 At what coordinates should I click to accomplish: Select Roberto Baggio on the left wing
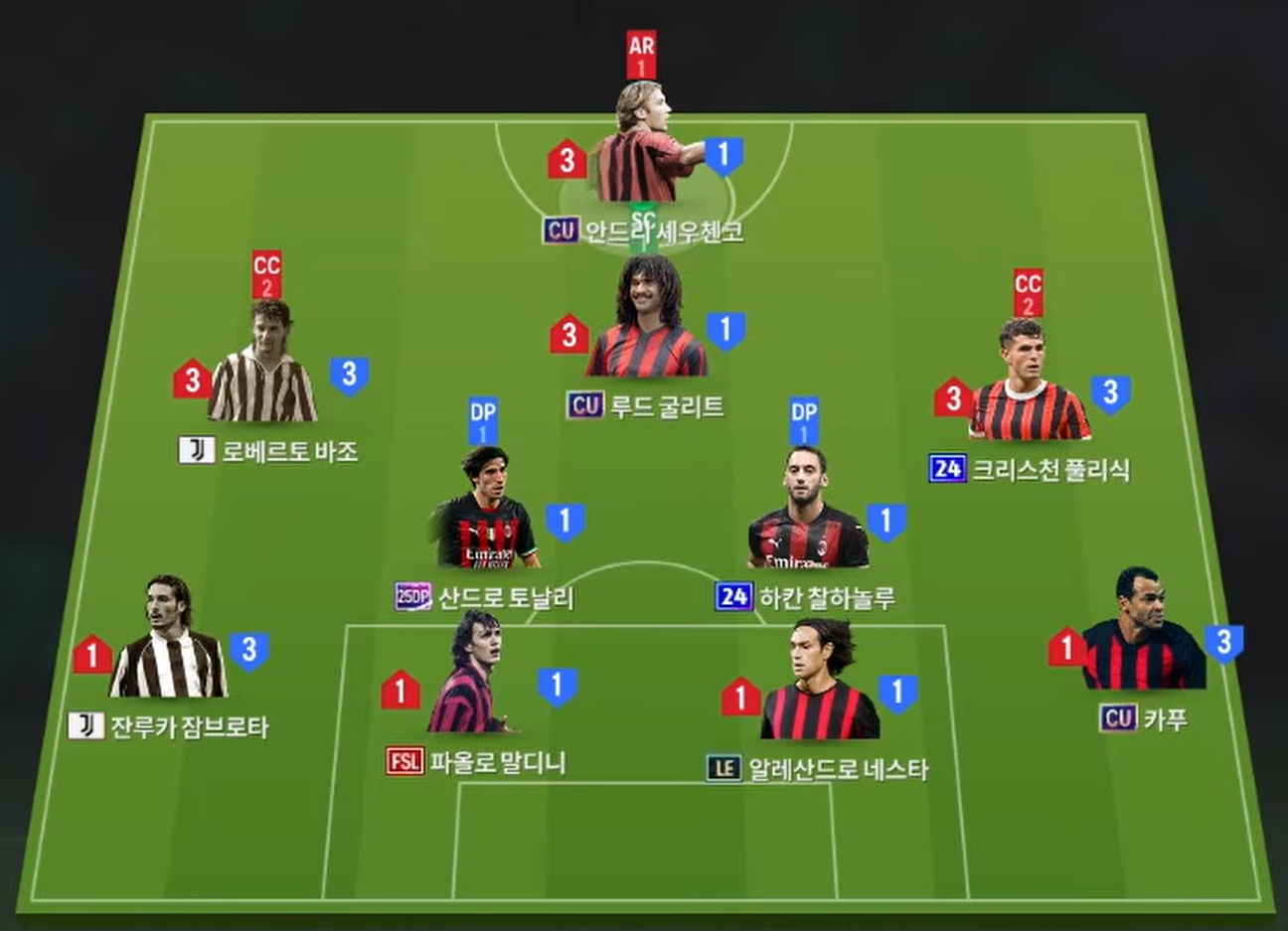[263, 368]
